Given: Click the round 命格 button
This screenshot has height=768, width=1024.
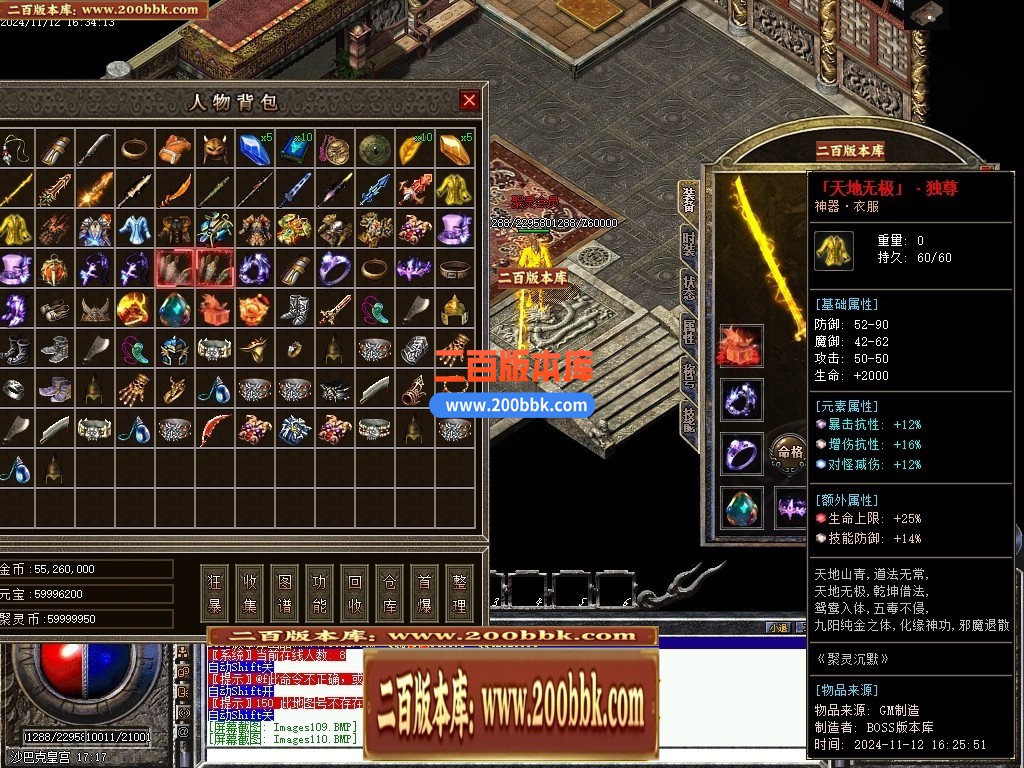Looking at the screenshot, I should (x=789, y=452).
